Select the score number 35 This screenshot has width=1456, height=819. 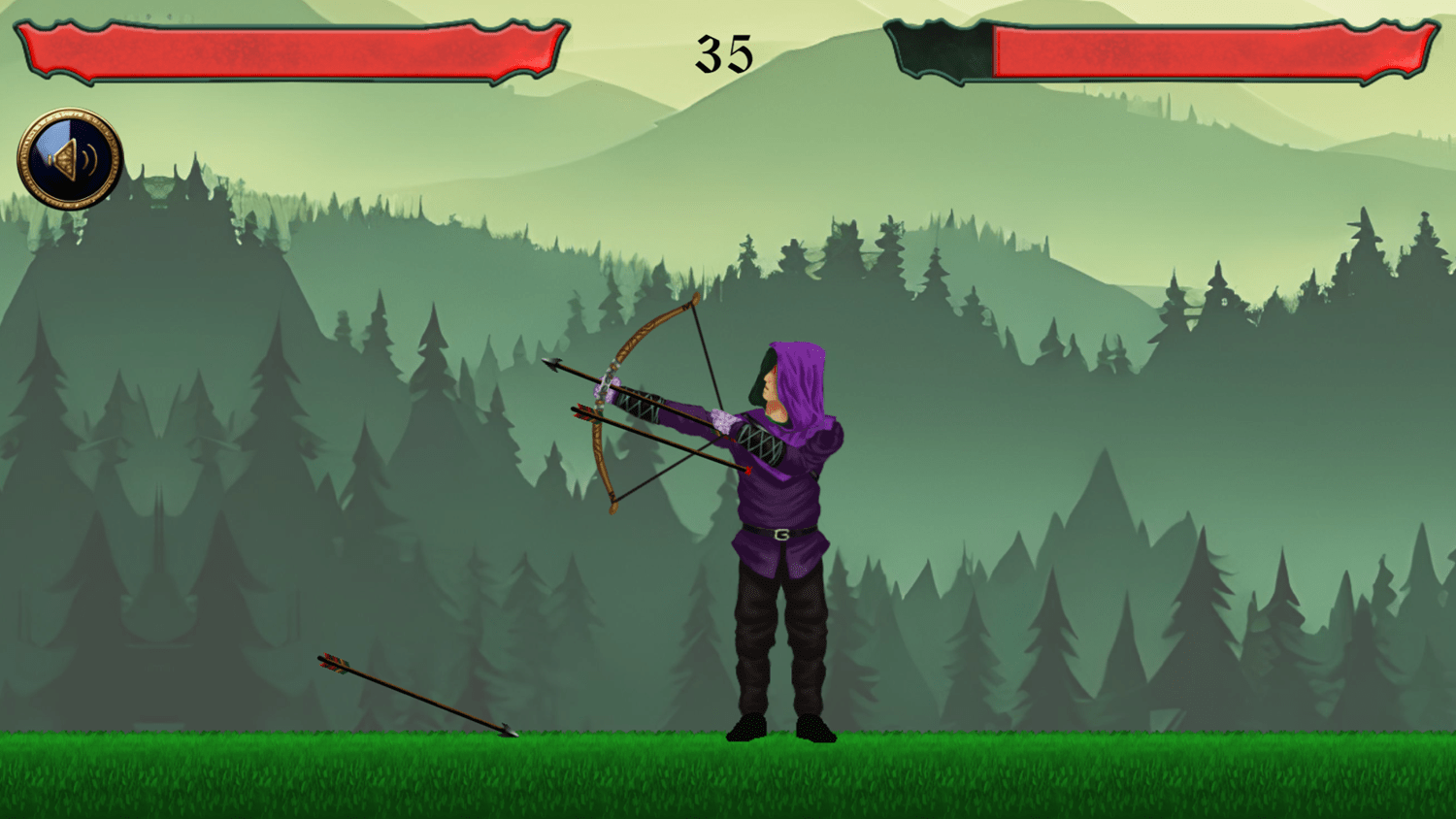click(726, 52)
